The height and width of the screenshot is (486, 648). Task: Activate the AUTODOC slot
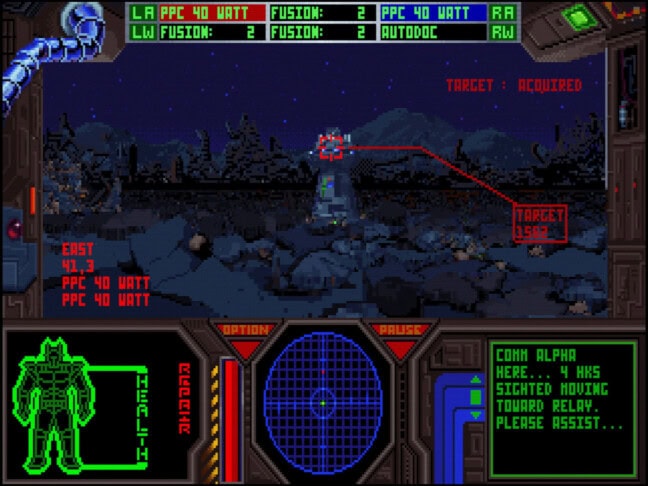(434, 31)
